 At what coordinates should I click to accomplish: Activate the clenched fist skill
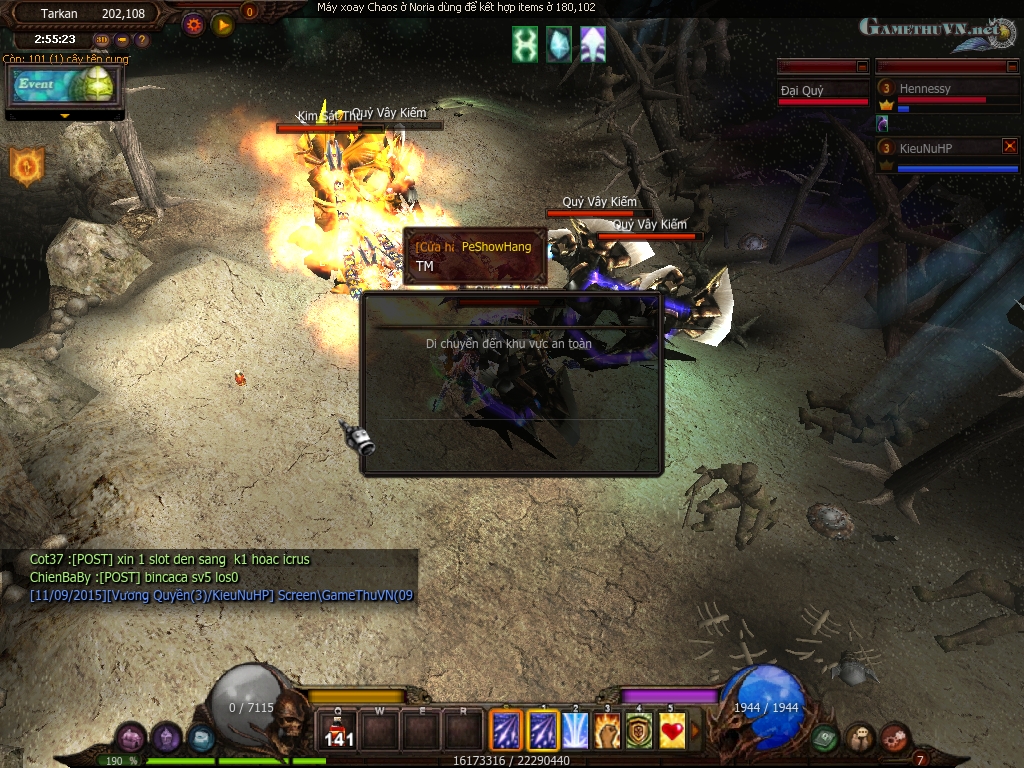pos(608,732)
